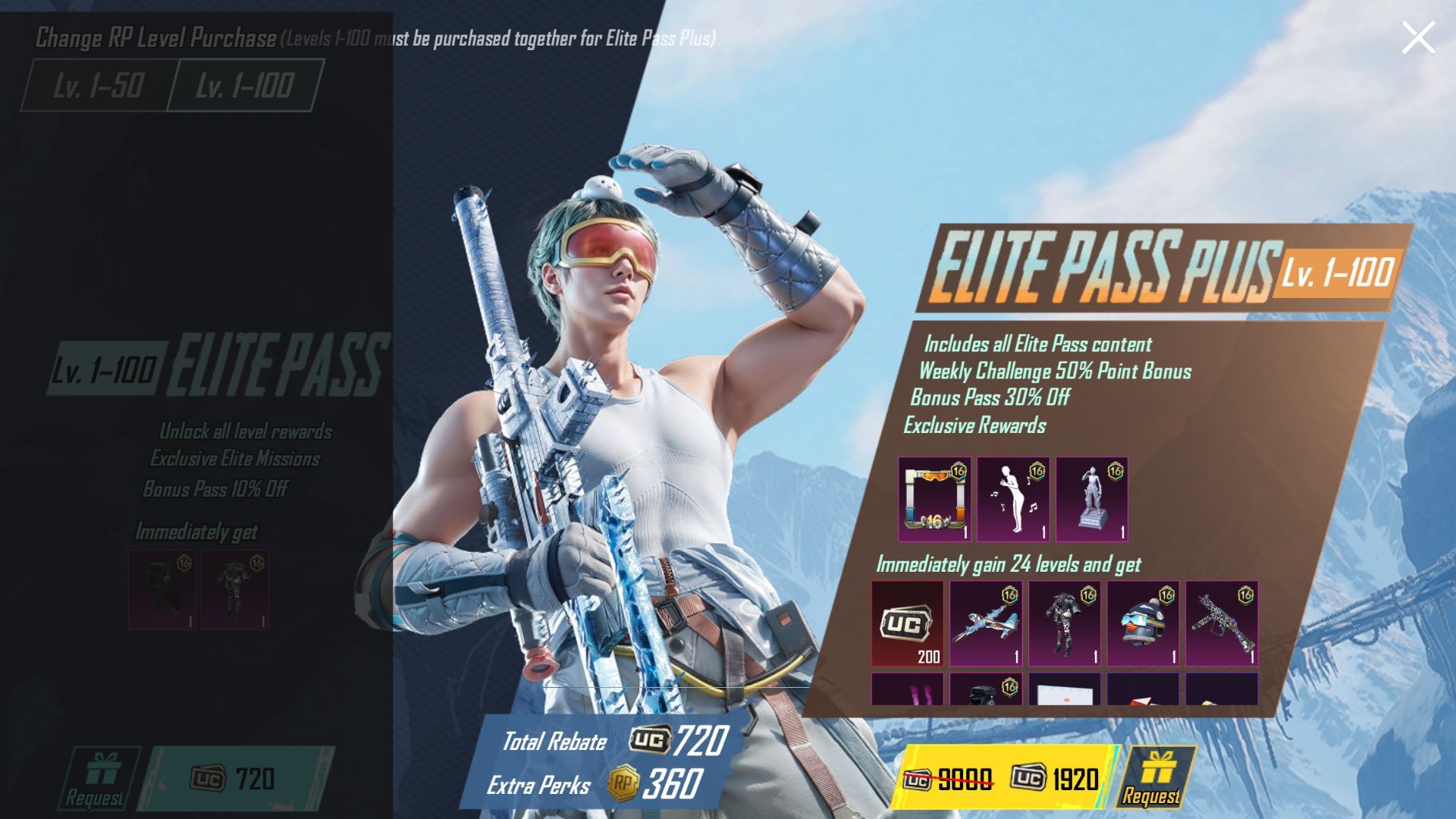View the character statue exclusive reward
Image resolution: width=1456 pixels, height=819 pixels.
[1092, 499]
